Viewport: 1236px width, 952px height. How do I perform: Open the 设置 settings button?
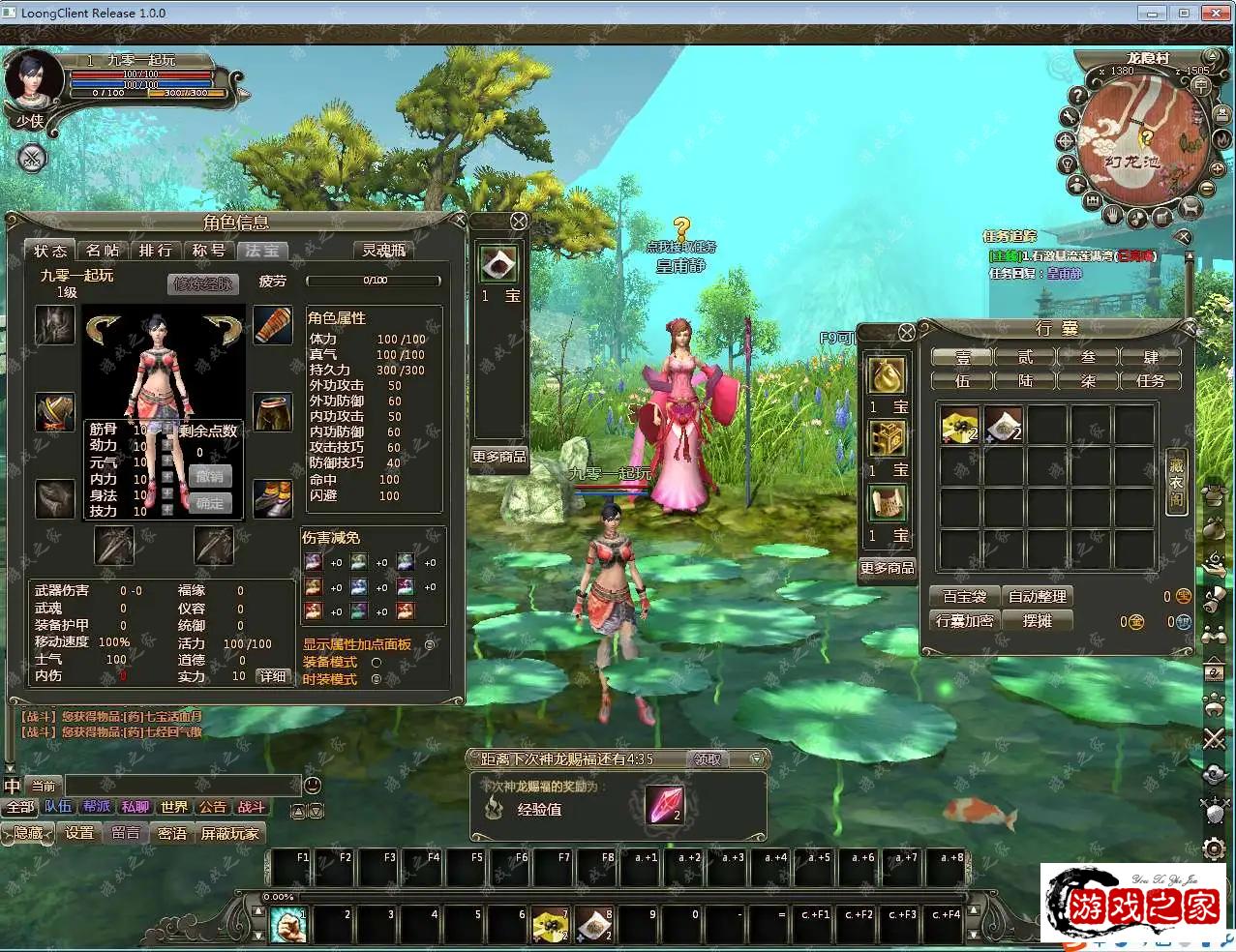(x=79, y=833)
